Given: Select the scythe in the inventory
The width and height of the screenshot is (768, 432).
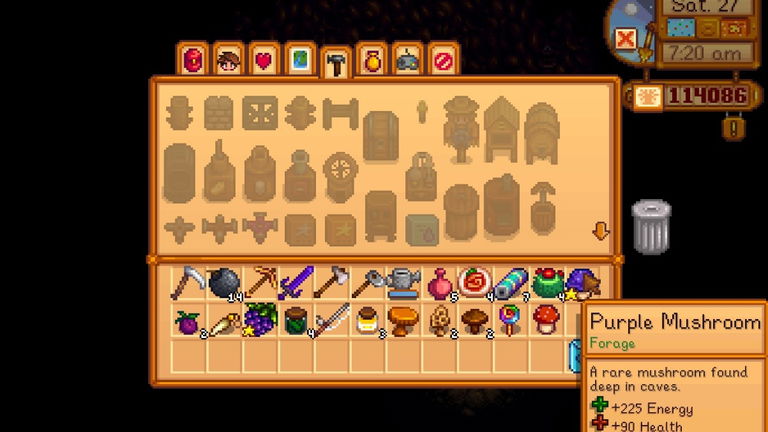Looking at the screenshot, I should point(190,284).
